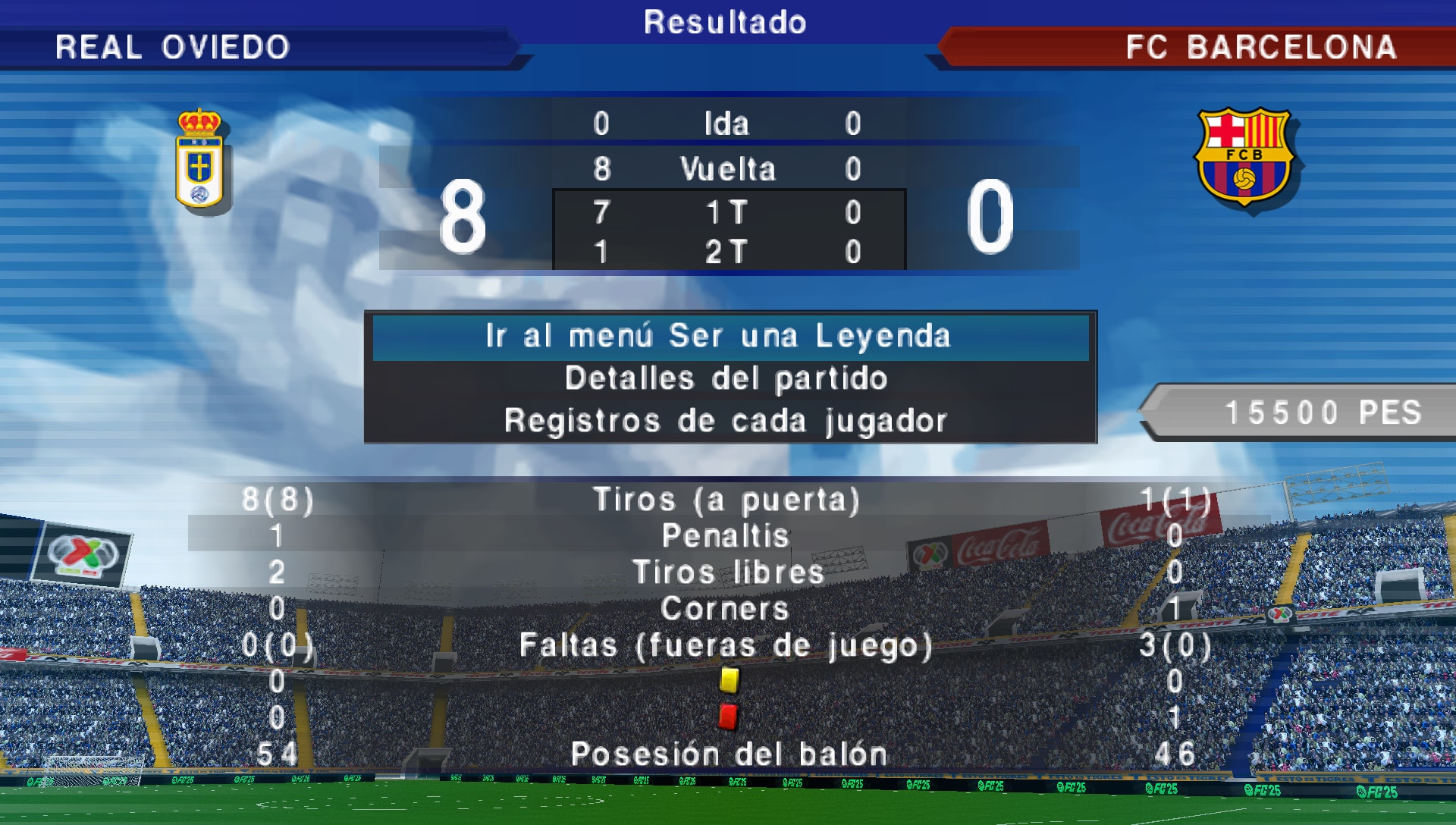1456x825 pixels.
Task: Expand the 'Tiros (a puerta)' statistics row
Action: [x=726, y=500]
